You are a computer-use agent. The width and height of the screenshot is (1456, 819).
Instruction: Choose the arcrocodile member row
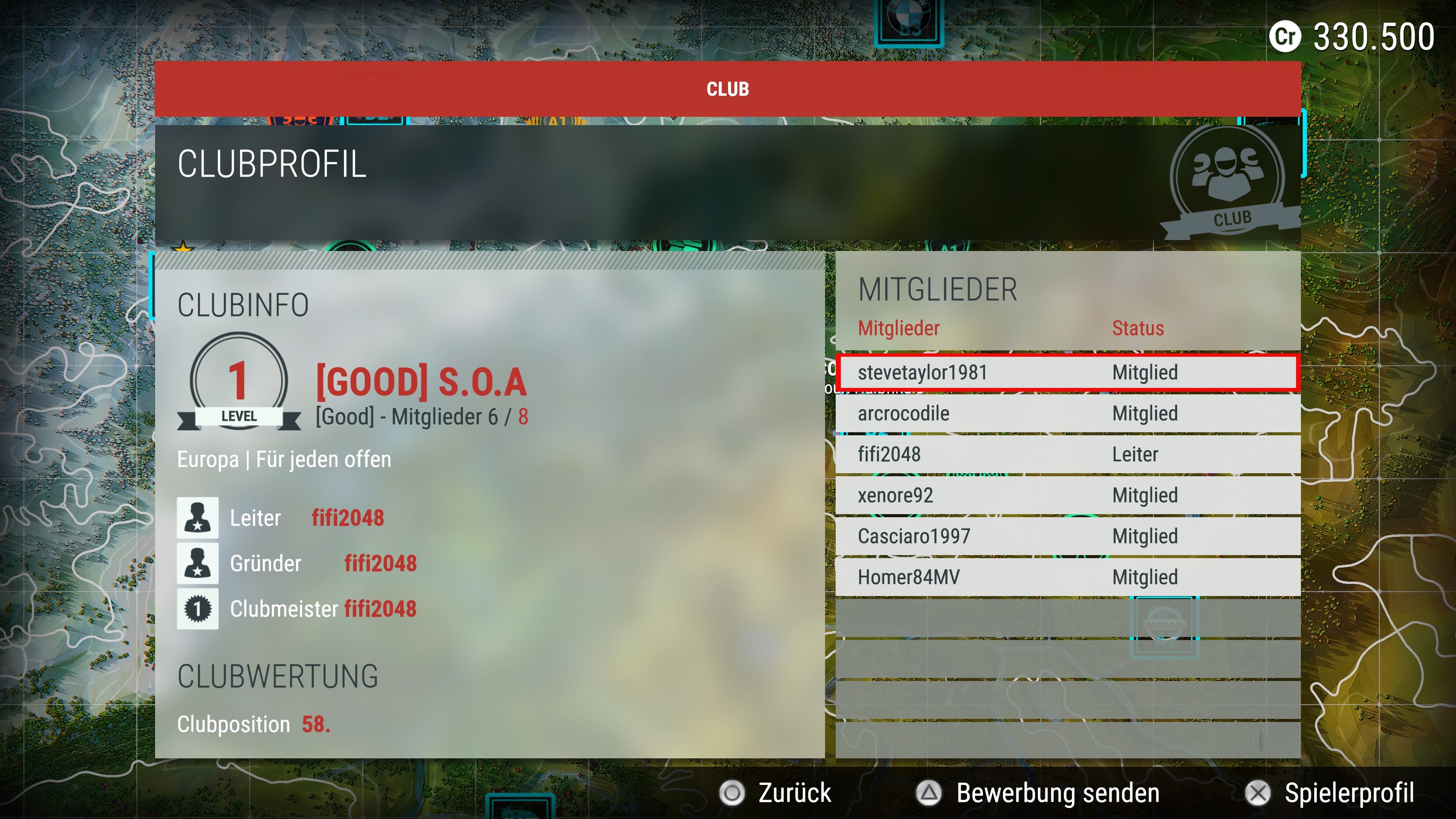click(1067, 414)
